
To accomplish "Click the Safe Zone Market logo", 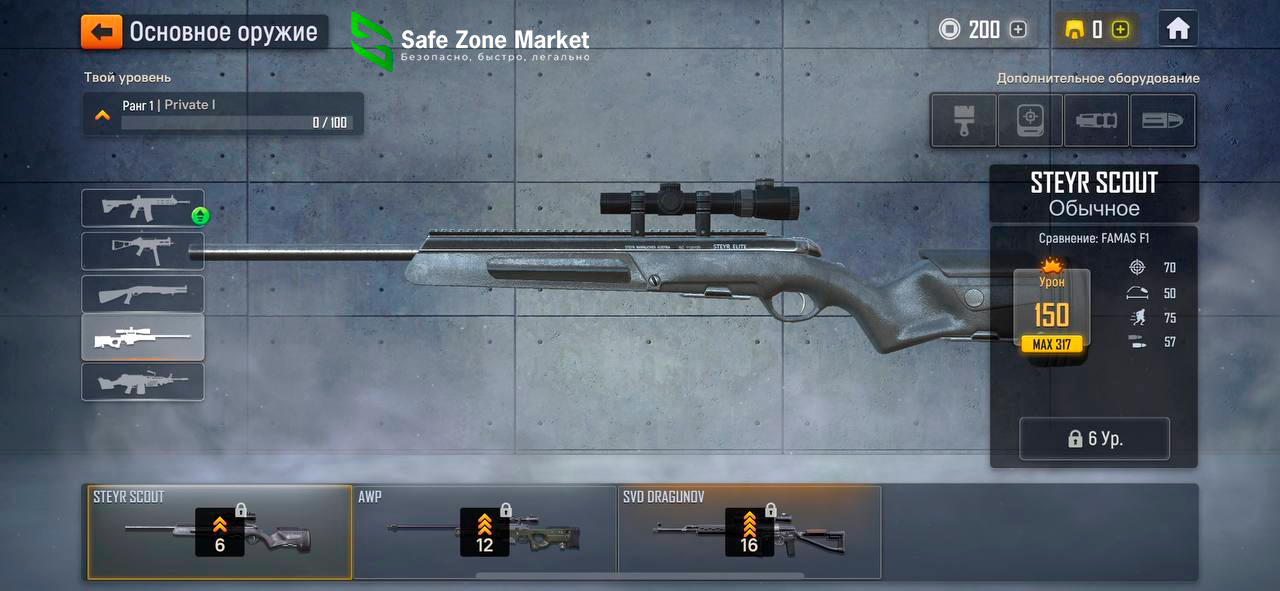I will click(x=470, y=42).
